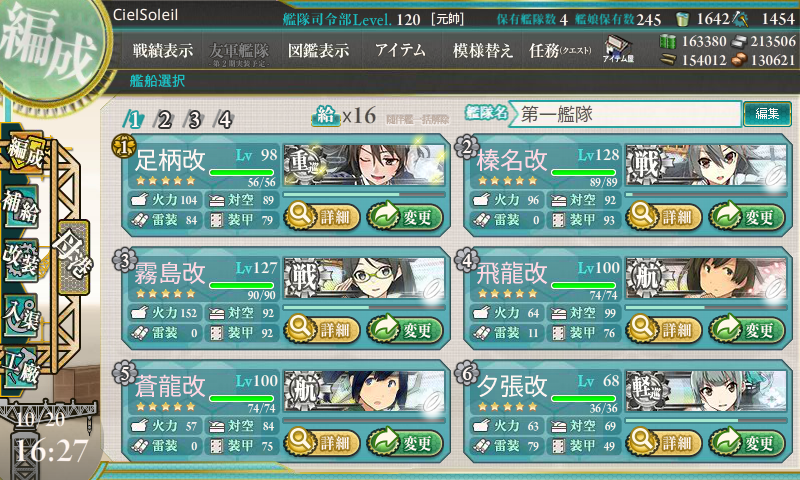Open the アイテム items menu
The height and width of the screenshot is (480, 800).
400,51
